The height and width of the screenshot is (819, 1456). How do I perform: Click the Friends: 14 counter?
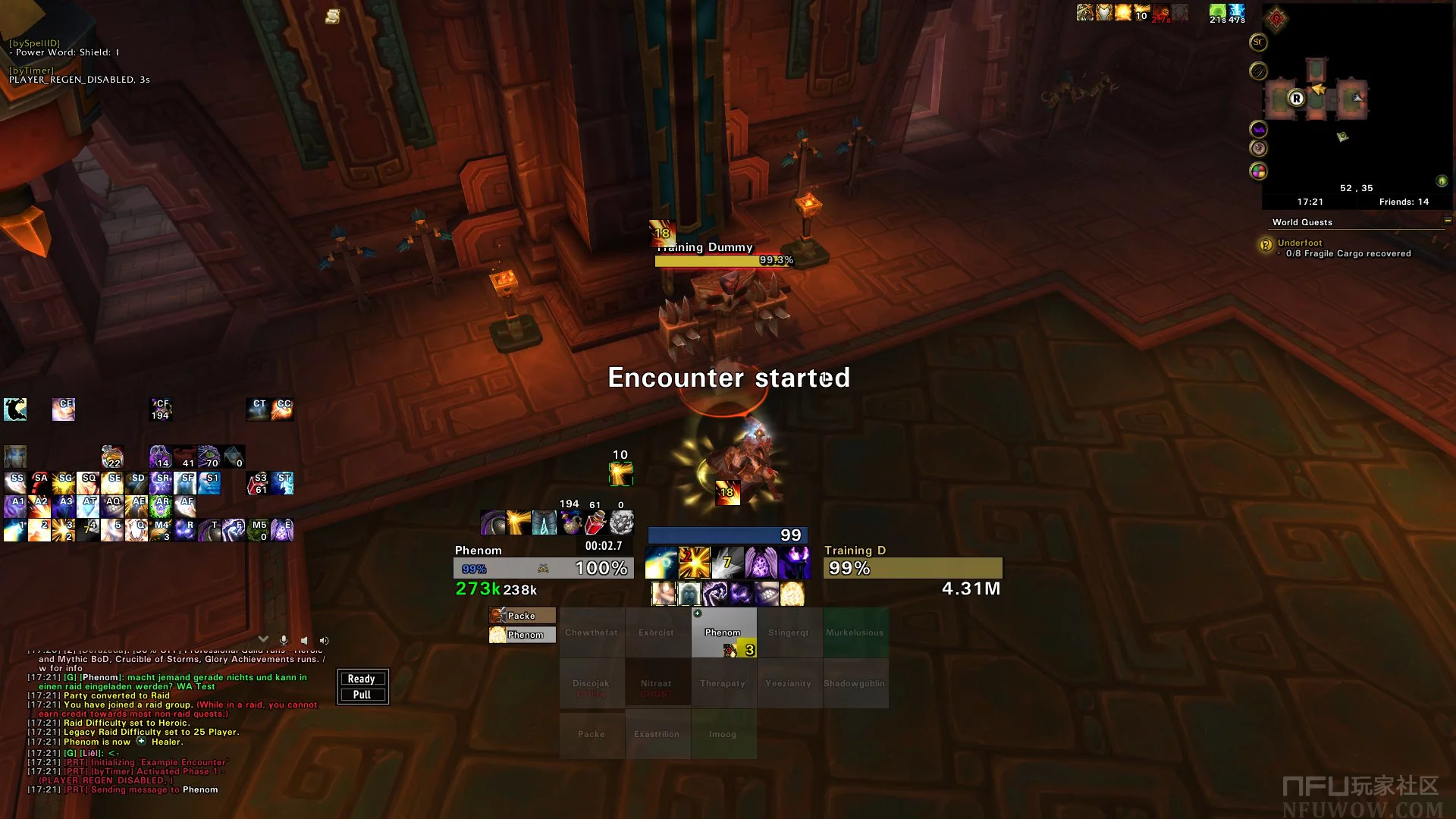[1404, 202]
